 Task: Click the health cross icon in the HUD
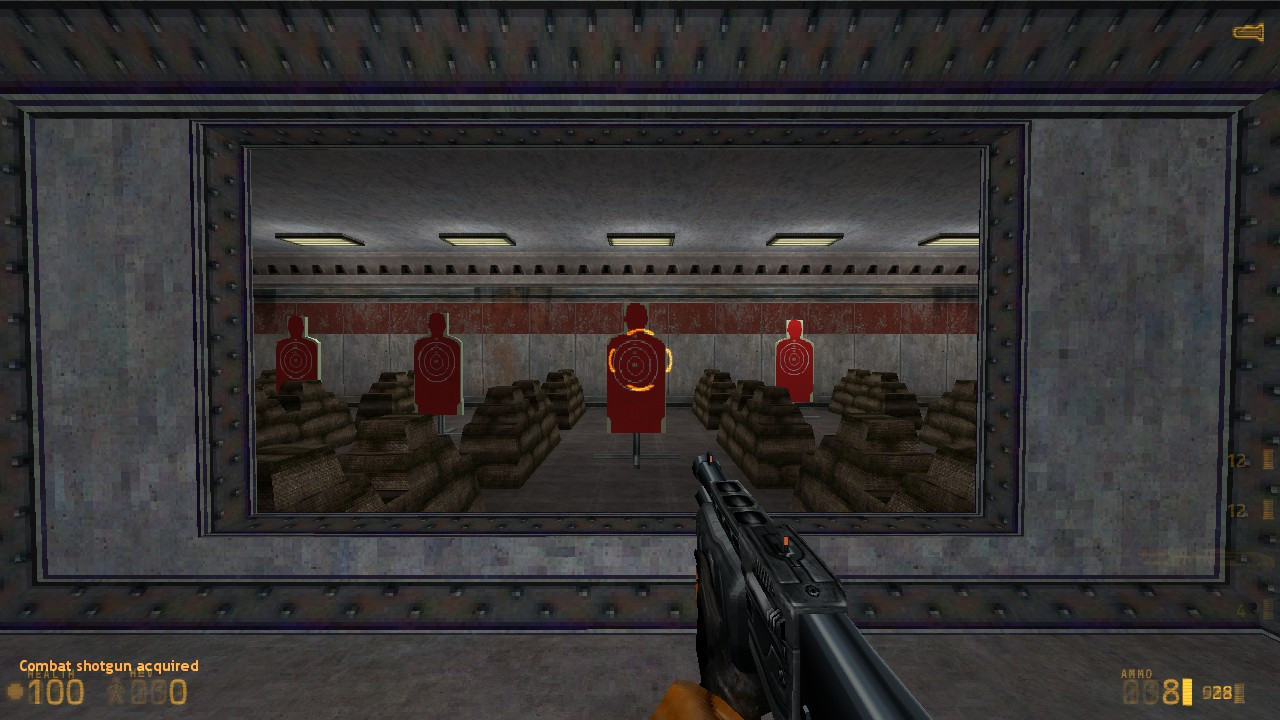click(13, 690)
